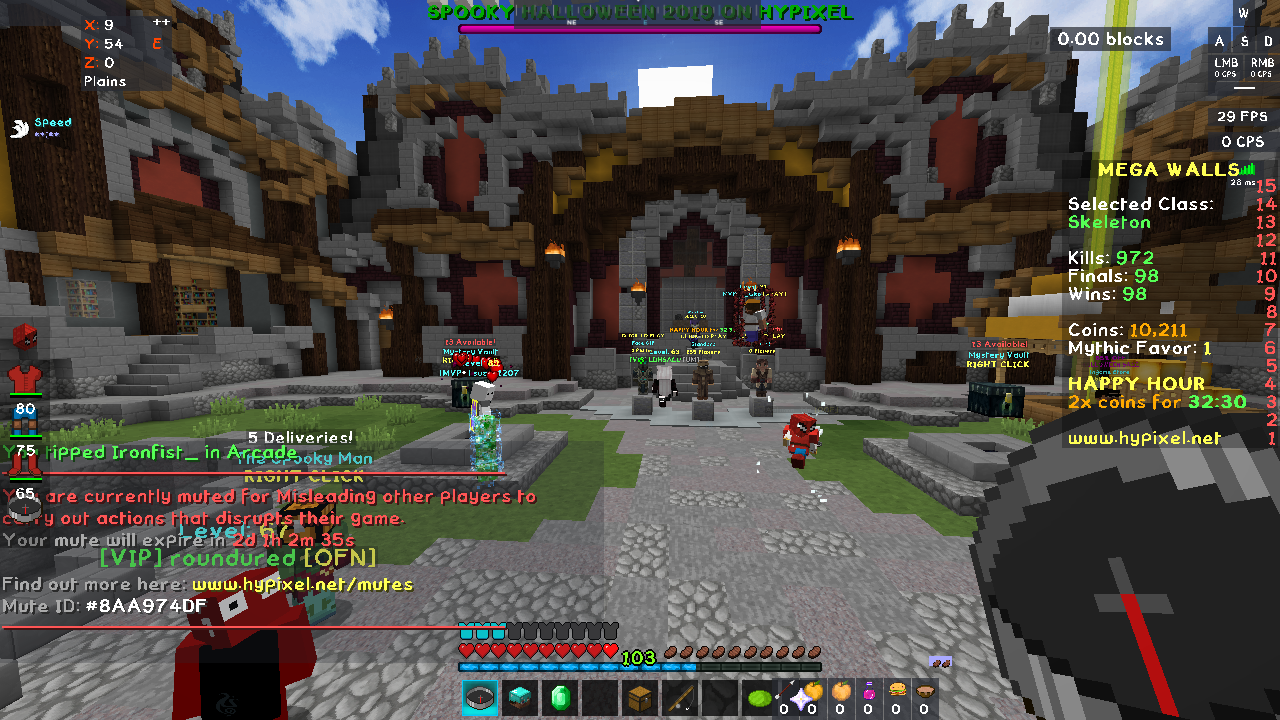Open the chest collectibles item in the hotbar

click(639, 697)
